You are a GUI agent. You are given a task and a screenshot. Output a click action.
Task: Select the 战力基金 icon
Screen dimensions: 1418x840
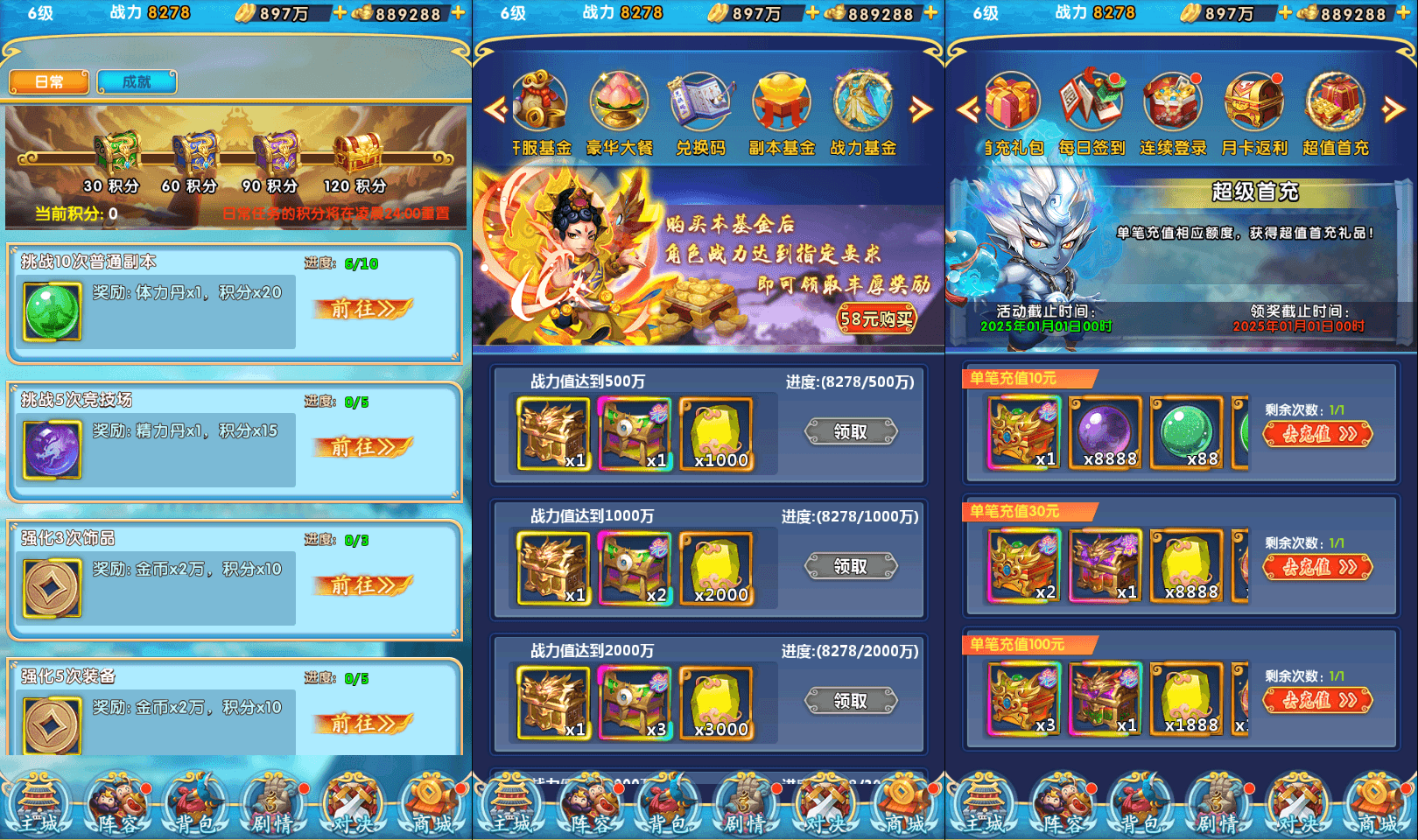pyautogui.click(x=862, y=103)
